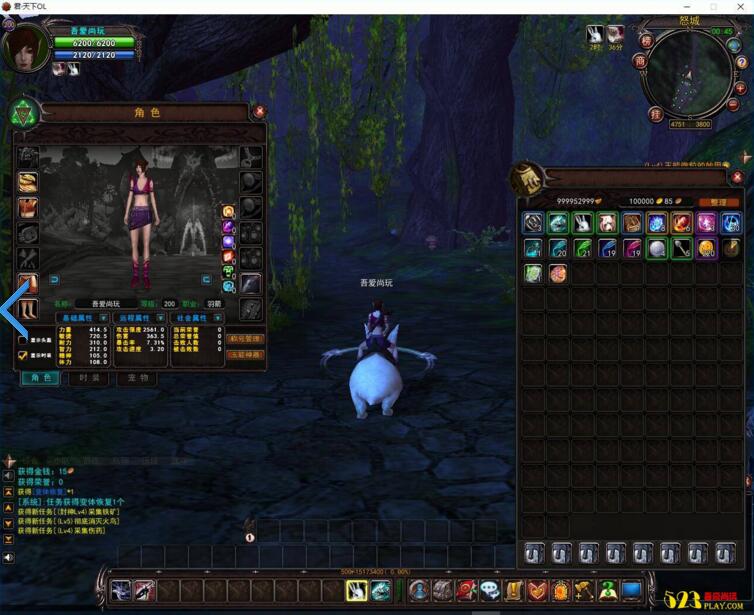Click the player portrait in the top-left
Screen dimensions: 754x615
tap(25, 48)
